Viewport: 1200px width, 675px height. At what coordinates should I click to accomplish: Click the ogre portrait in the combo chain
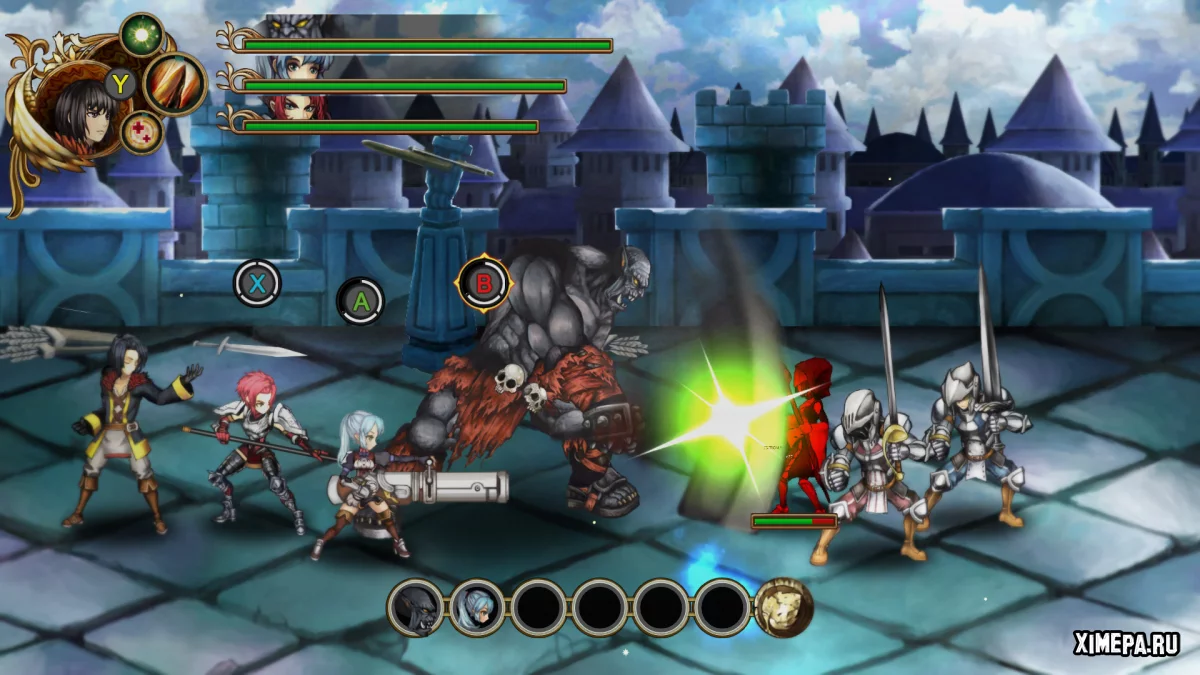click(x=415, y=607)
